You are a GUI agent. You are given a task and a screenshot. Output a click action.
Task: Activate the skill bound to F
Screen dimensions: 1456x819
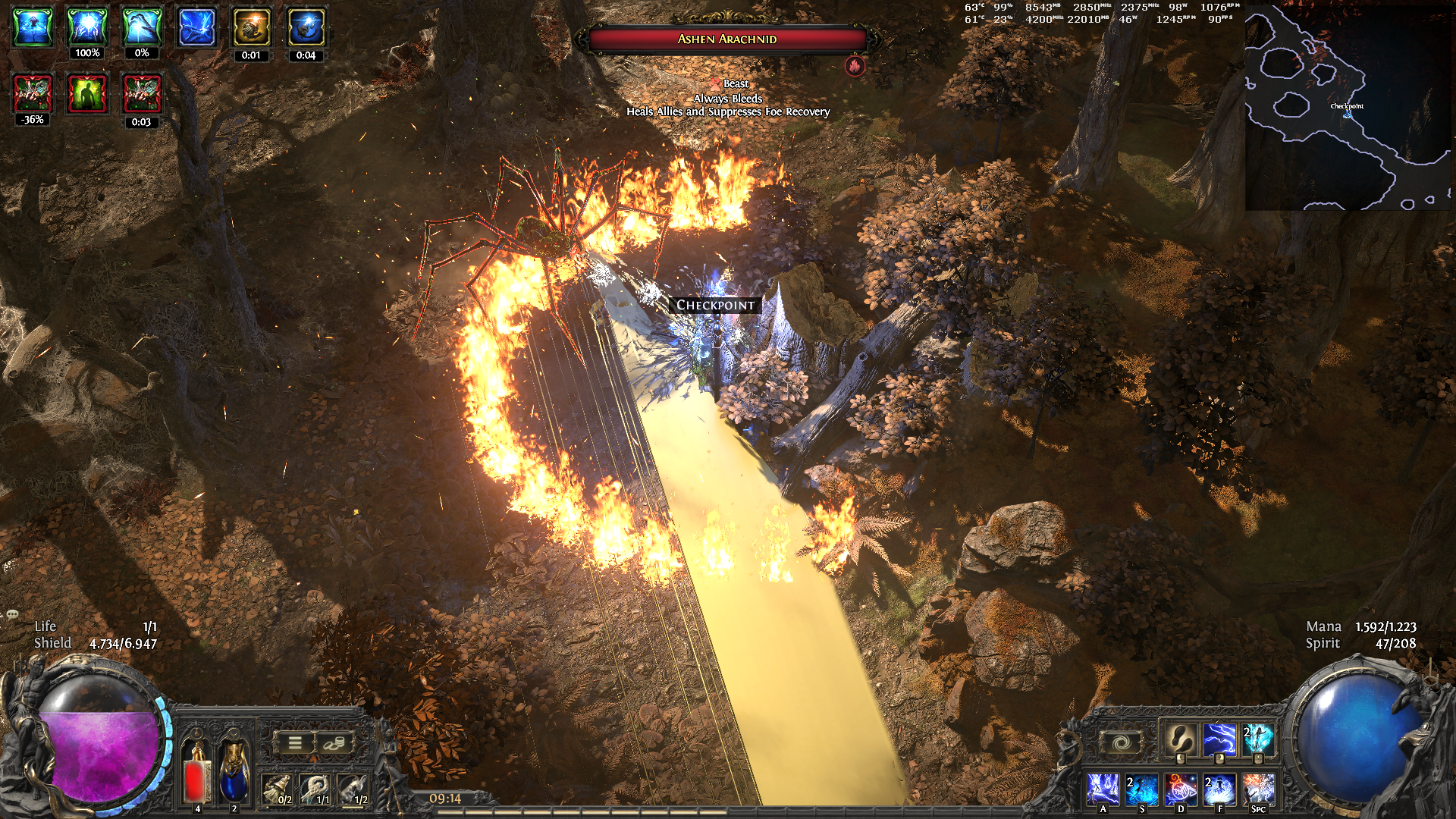click(1219, 789)
